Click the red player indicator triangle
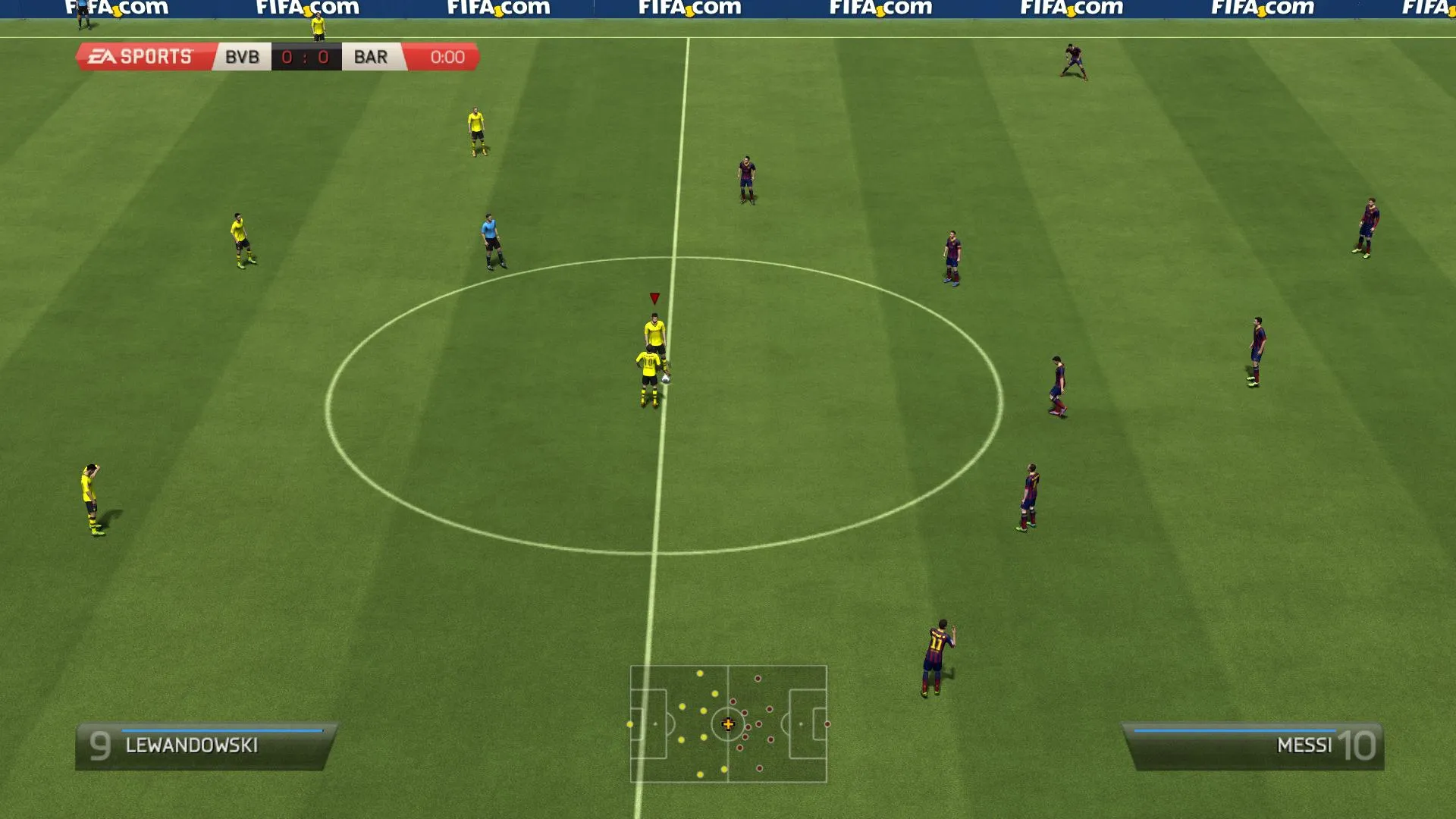Viewport: 1456px width, 819px height. click(653, 298)
